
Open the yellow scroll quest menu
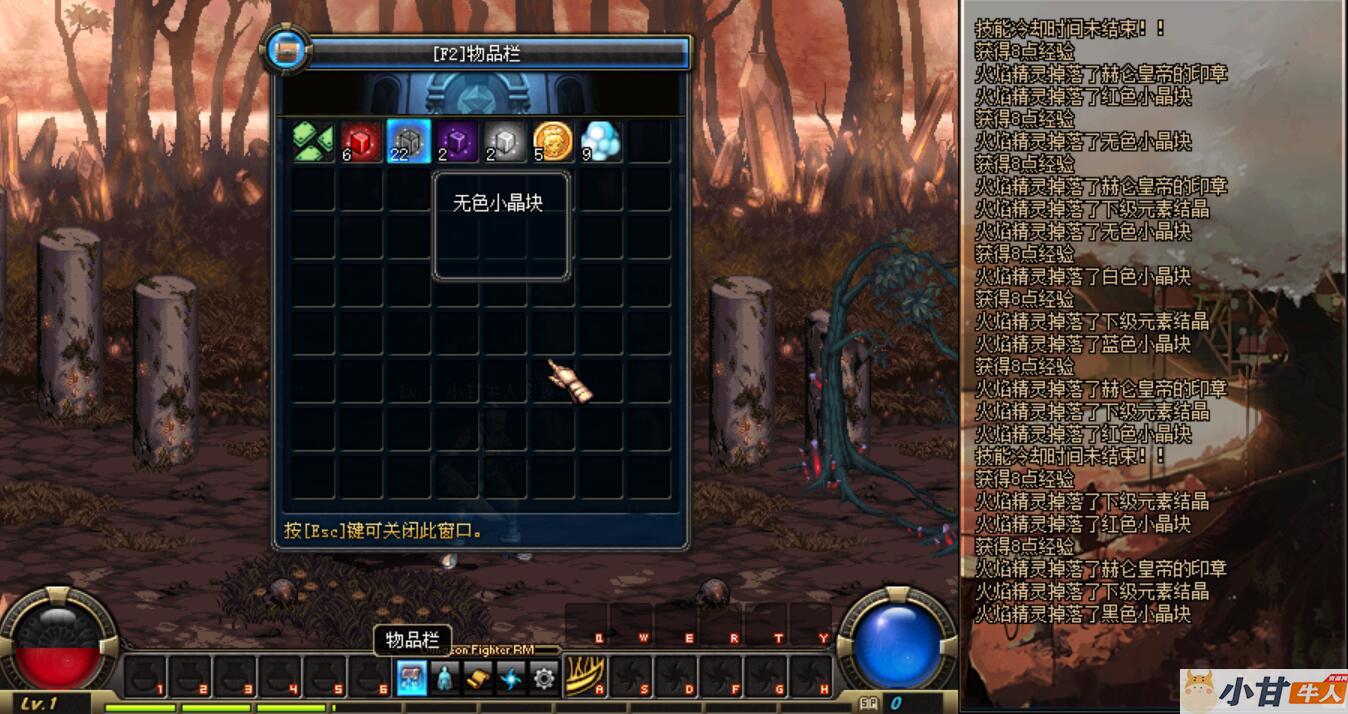coord(478,678)
